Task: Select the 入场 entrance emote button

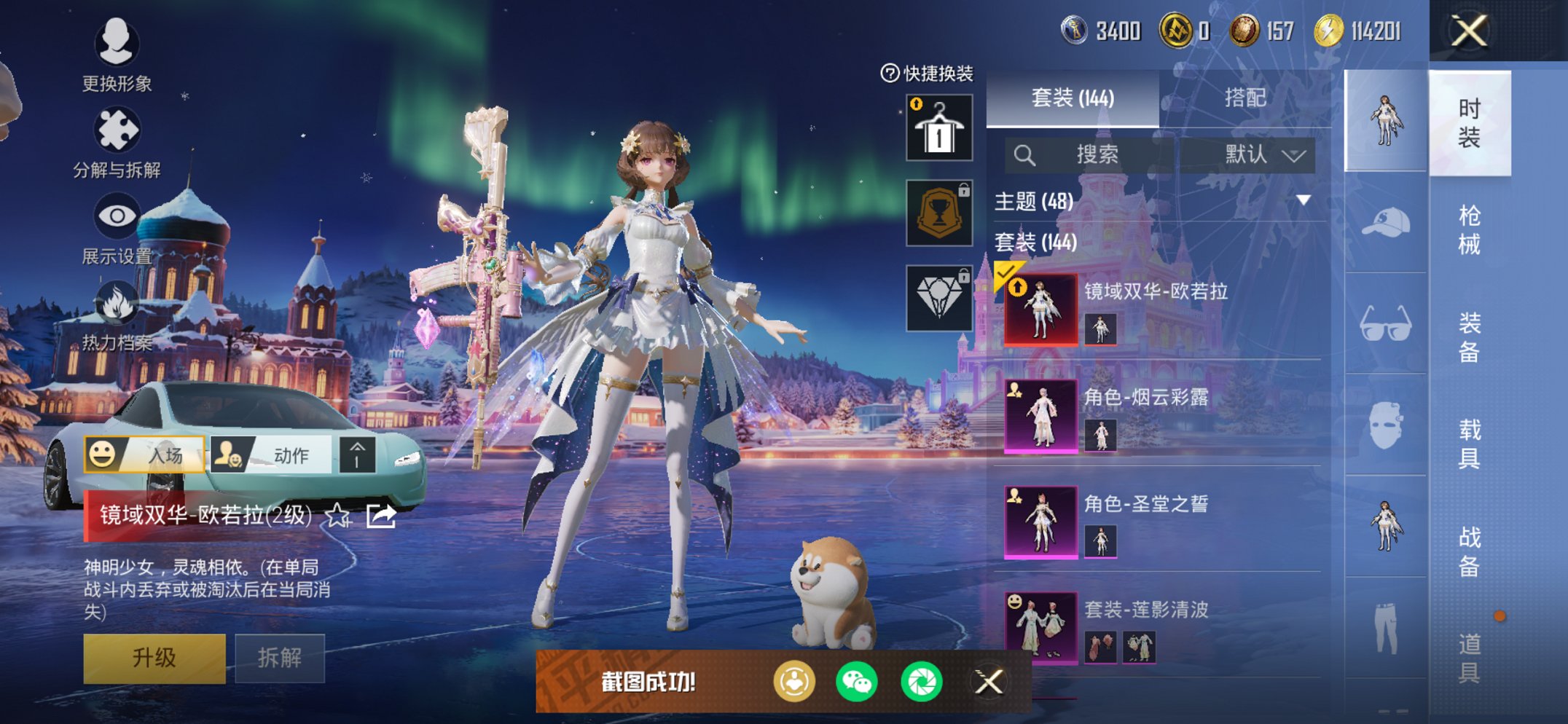Action: [144, 455]
